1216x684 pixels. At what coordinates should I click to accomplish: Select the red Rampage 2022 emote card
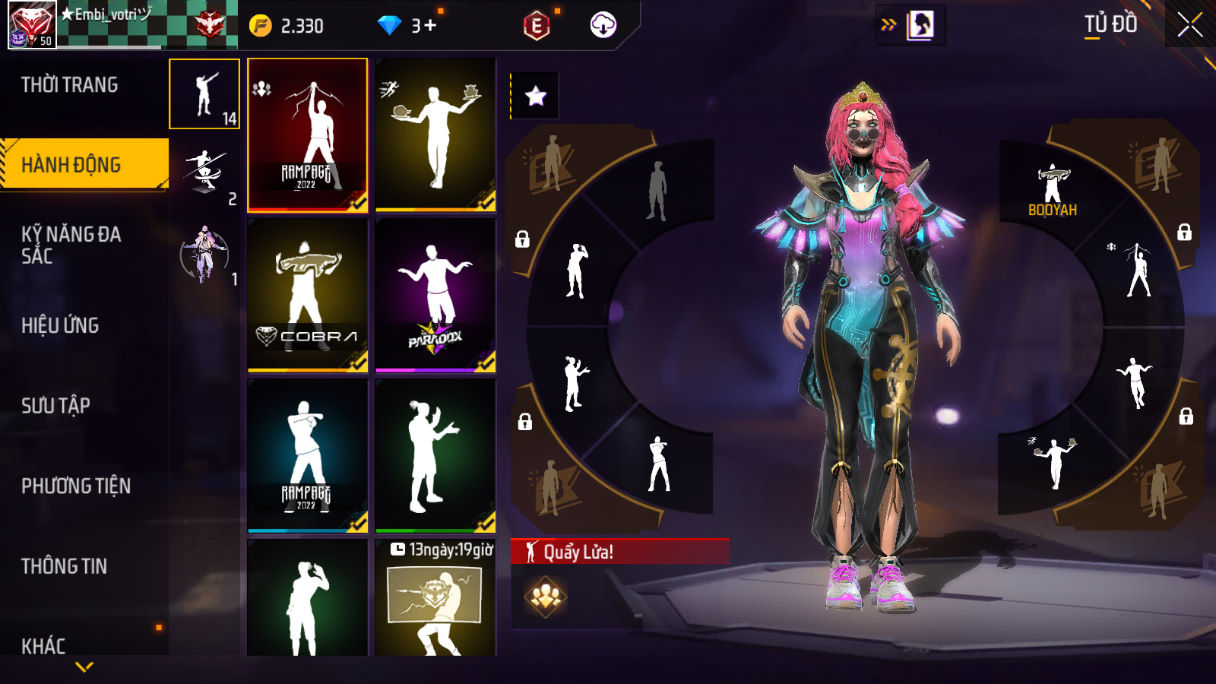308,134
